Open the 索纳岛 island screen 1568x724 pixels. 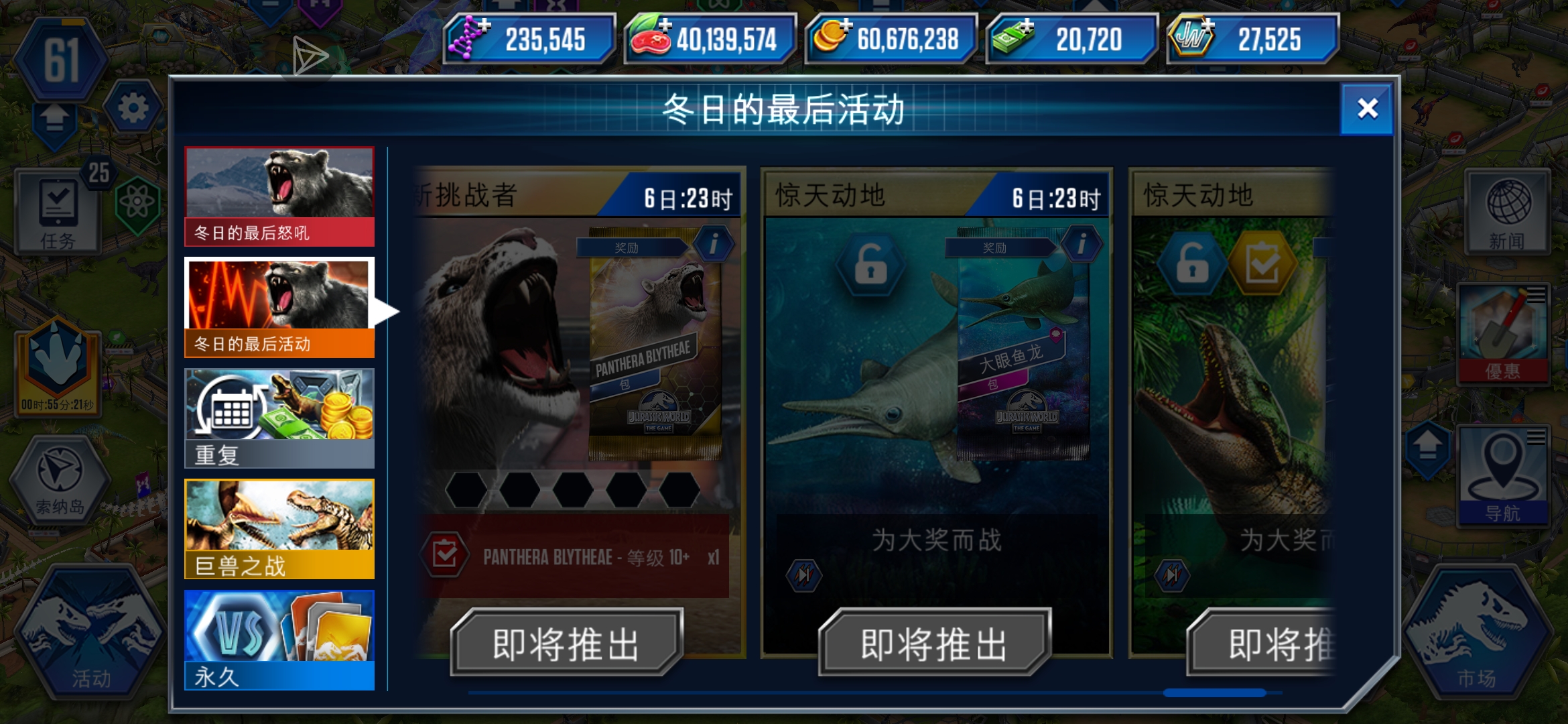click(59, 479)
